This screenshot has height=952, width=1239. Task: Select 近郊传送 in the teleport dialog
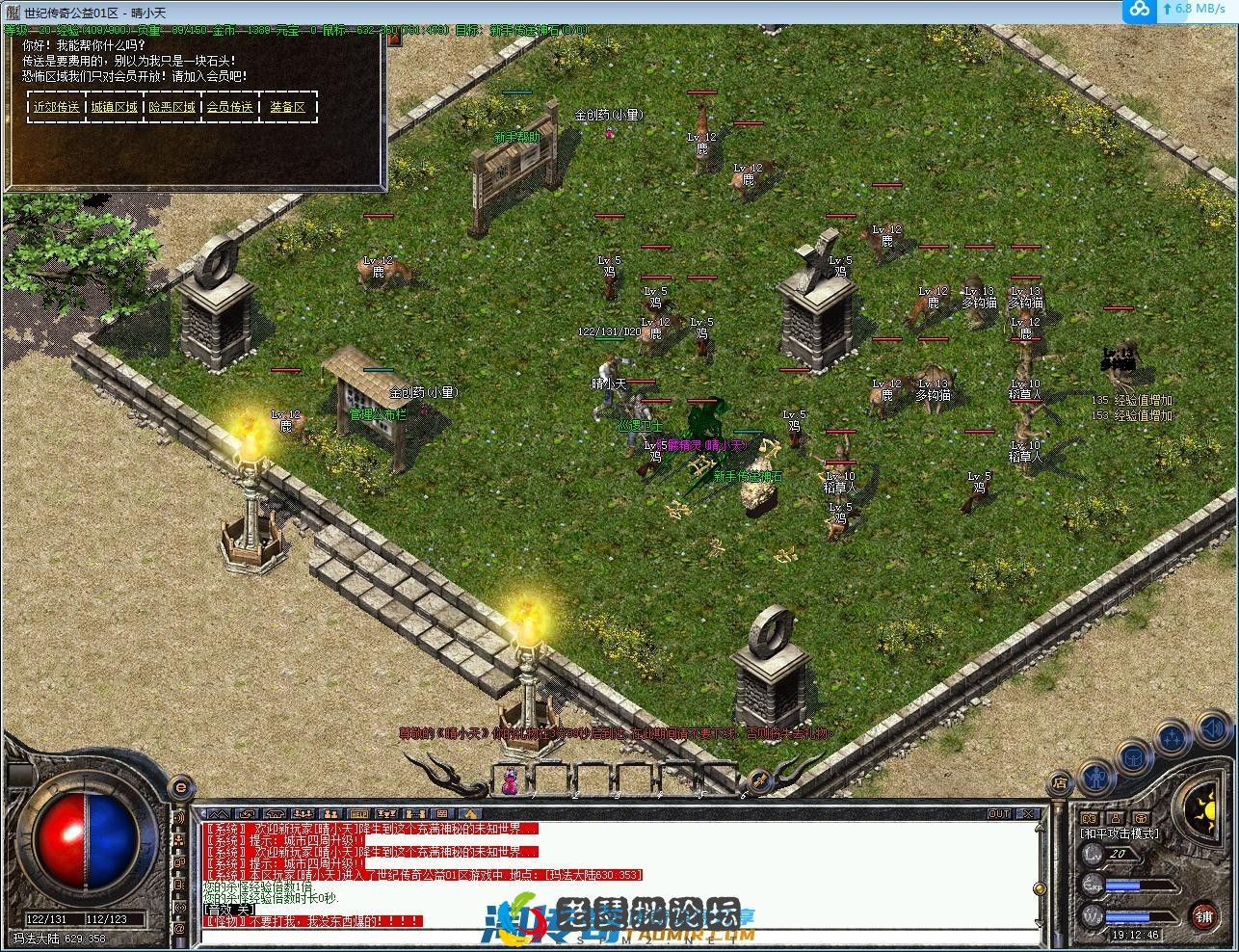(56, 107)
